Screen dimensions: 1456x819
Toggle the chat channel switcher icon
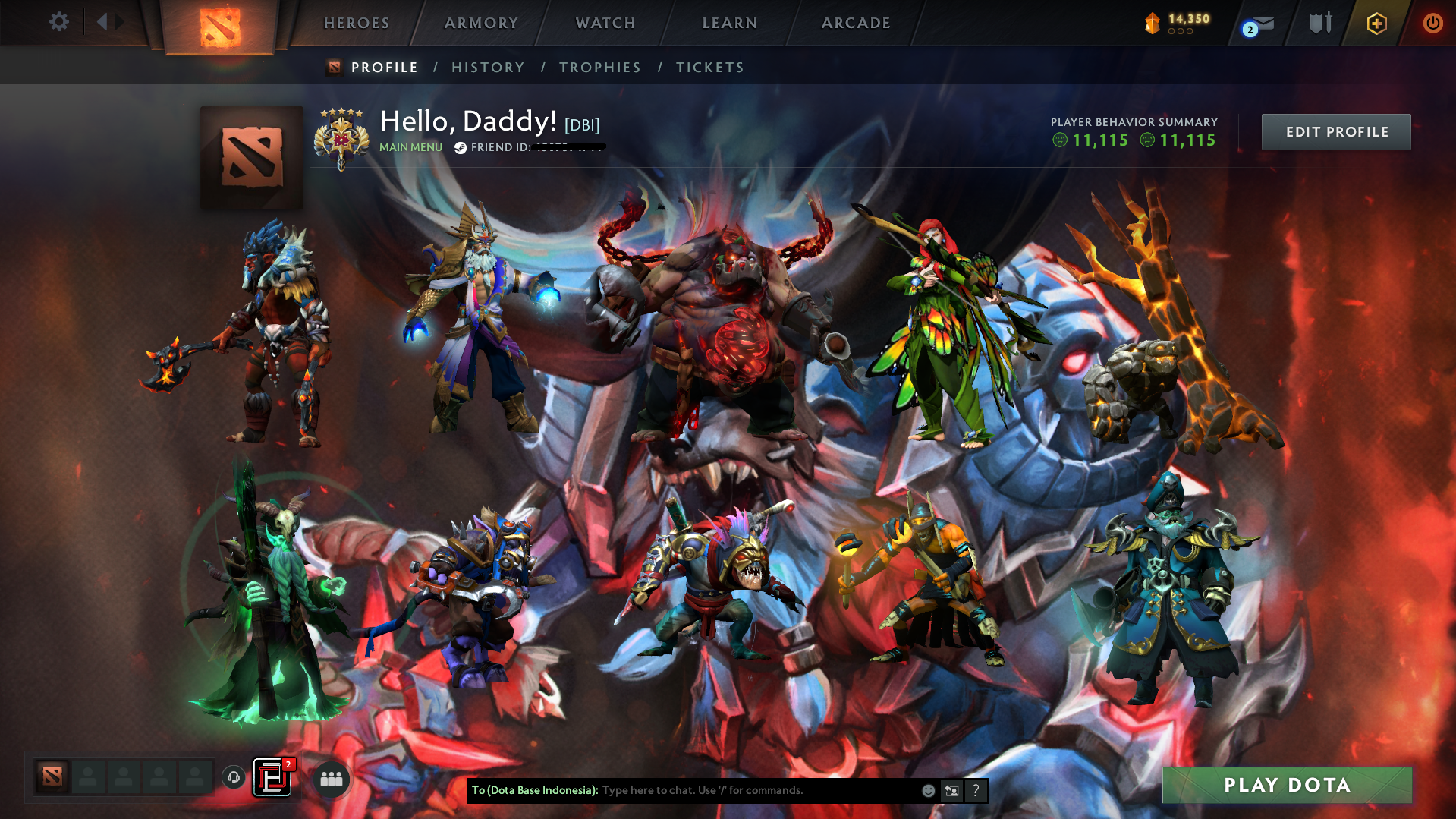coord(951,790)
